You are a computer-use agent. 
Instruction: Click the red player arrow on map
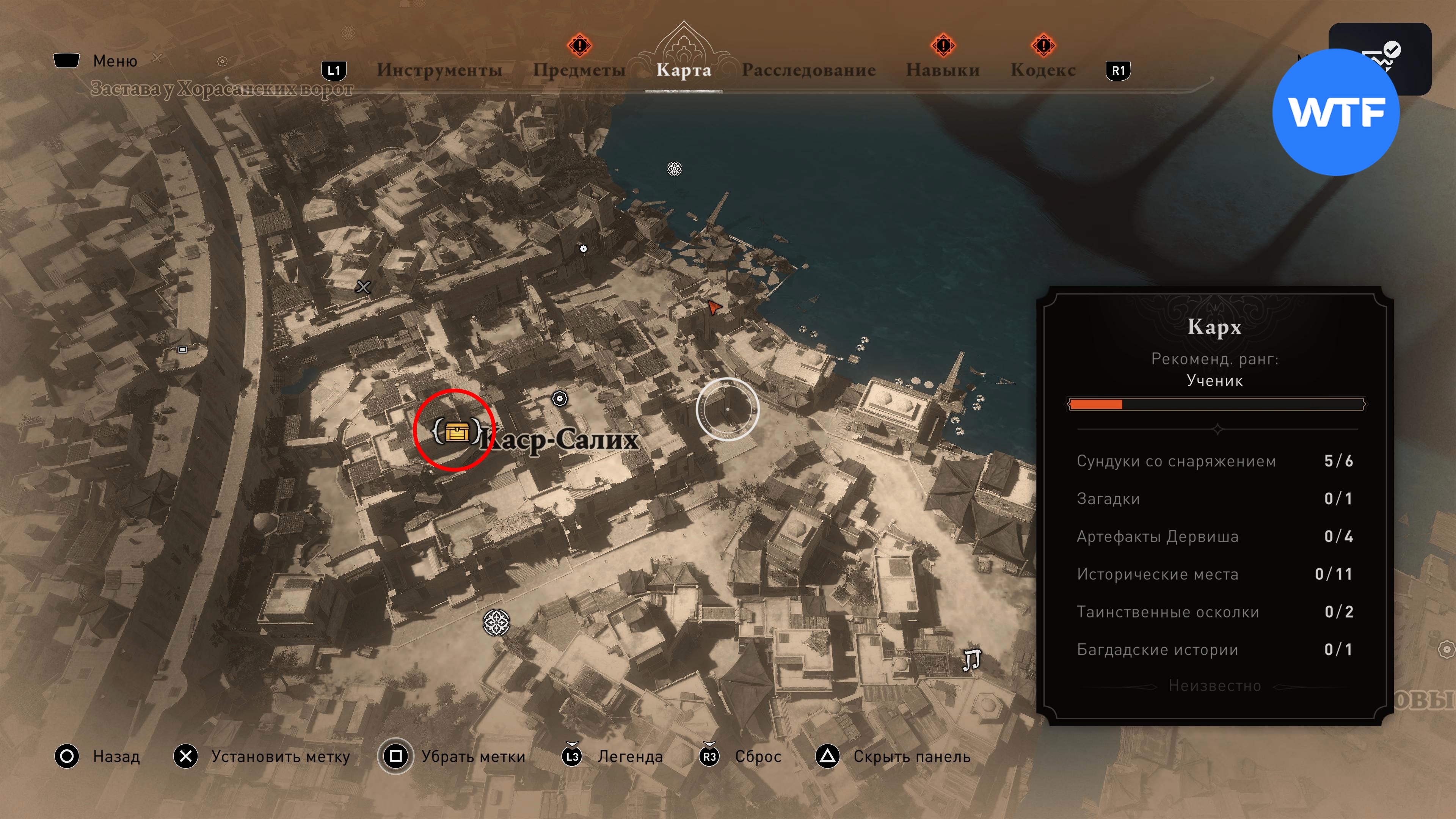click(x=714, y=308)
